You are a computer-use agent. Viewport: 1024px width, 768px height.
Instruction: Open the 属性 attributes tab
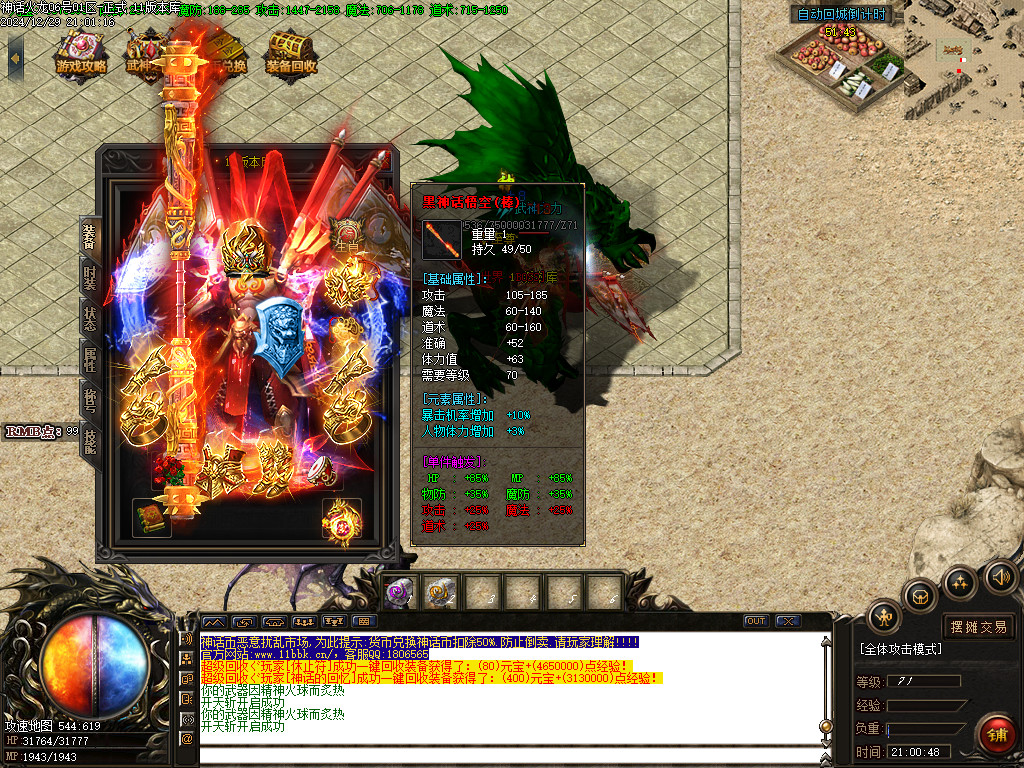coord(90,359)
